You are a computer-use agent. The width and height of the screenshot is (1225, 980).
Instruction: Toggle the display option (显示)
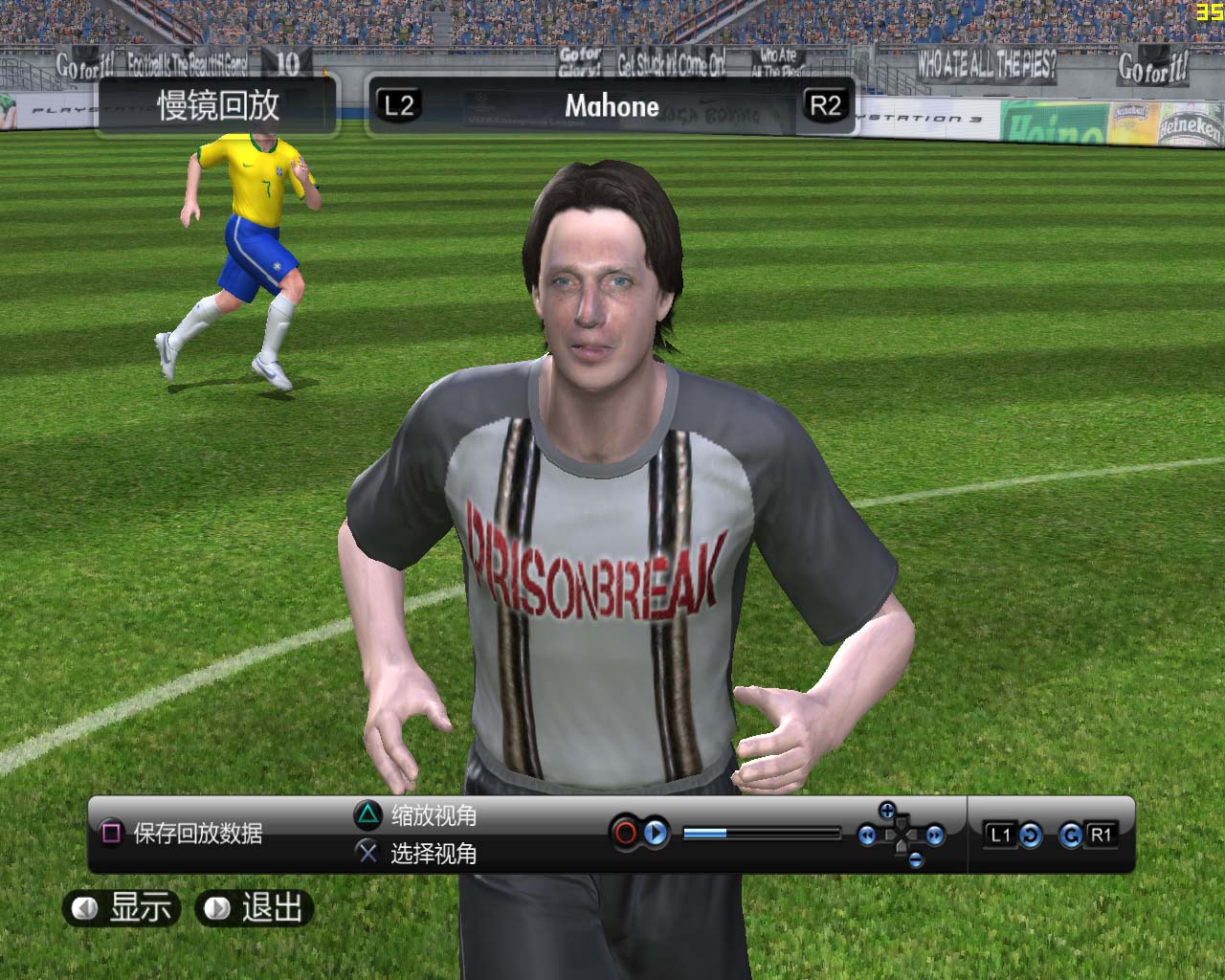click(119, 907)
